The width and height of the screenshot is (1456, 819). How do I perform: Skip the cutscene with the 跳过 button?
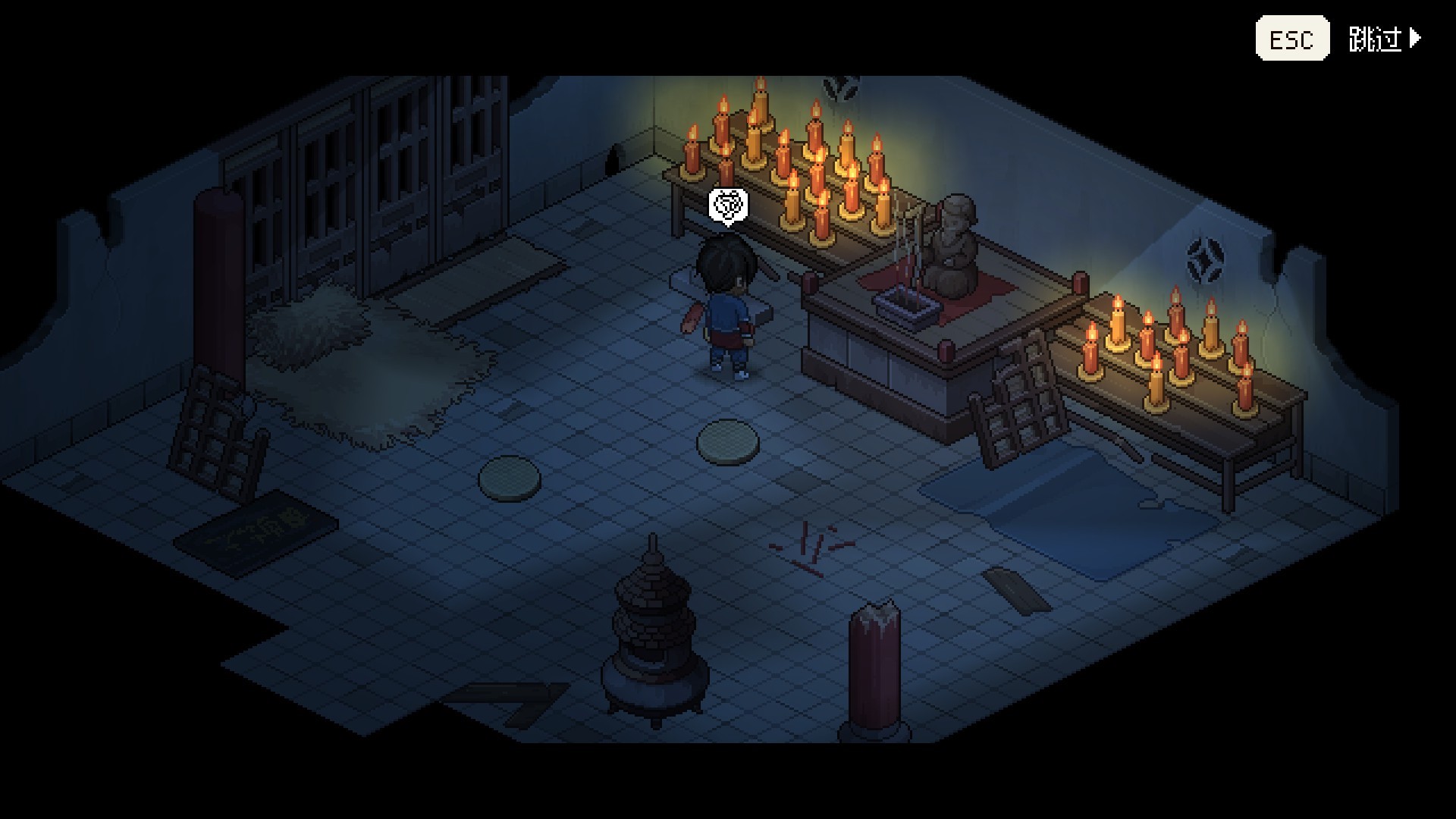pos(1382,39)
